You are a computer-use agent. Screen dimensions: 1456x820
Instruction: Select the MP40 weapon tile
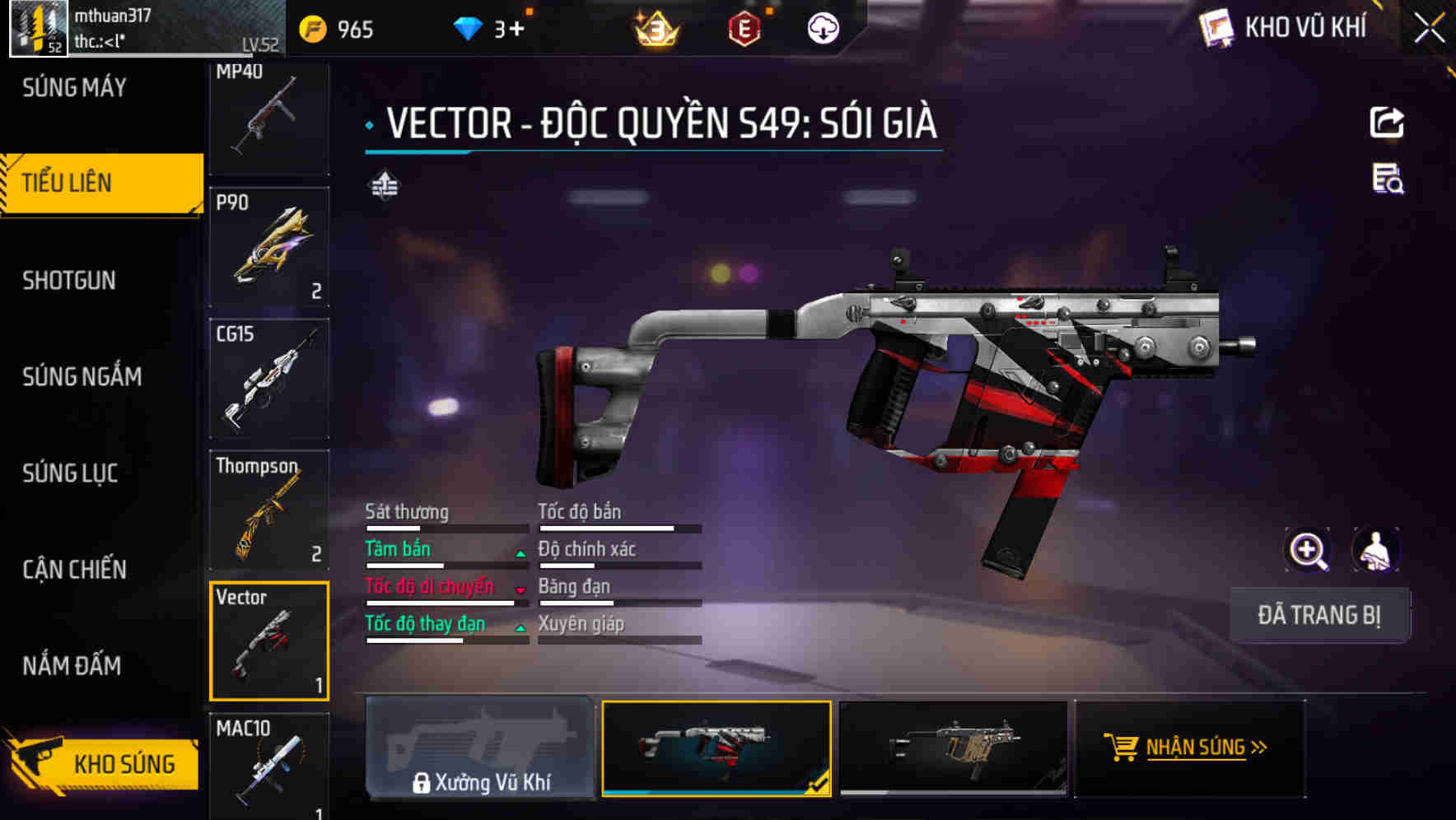point(269,118)
